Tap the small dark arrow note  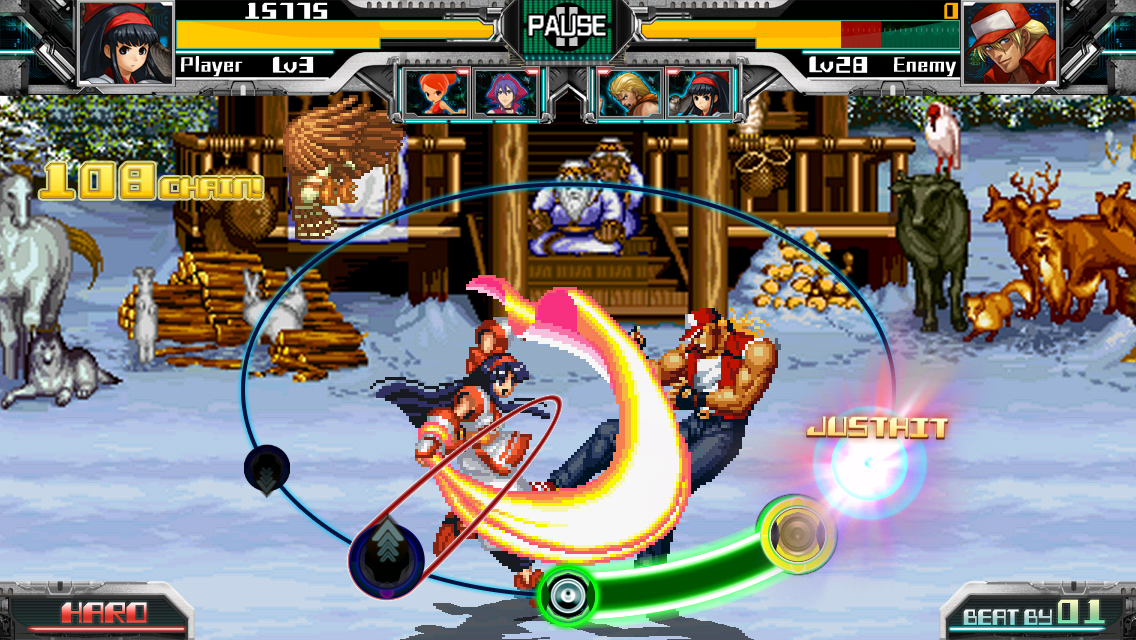click(x=267, y=469)
